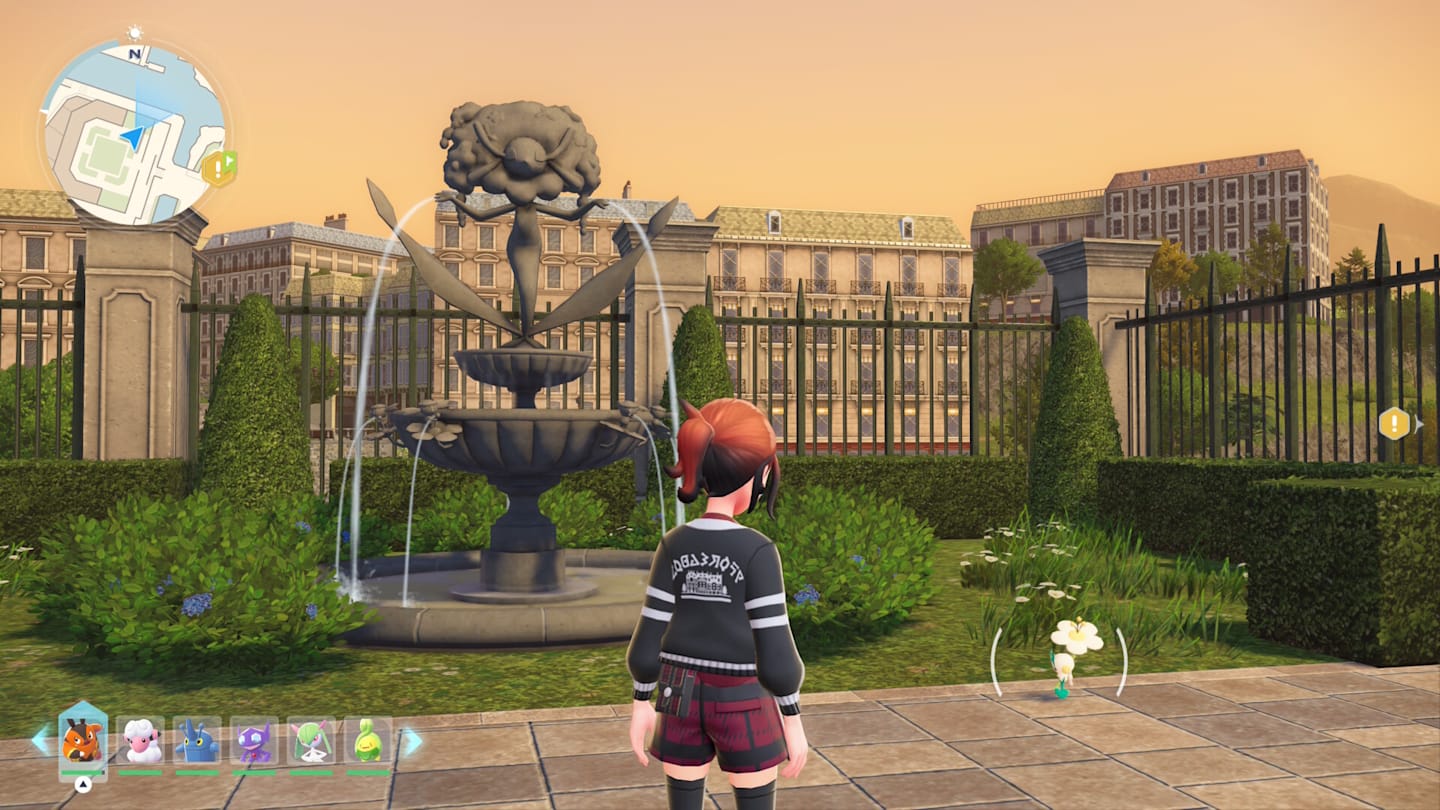Select Pawmo in the party bar
Screen dimensions: 1440x810
tap(82, 741)
